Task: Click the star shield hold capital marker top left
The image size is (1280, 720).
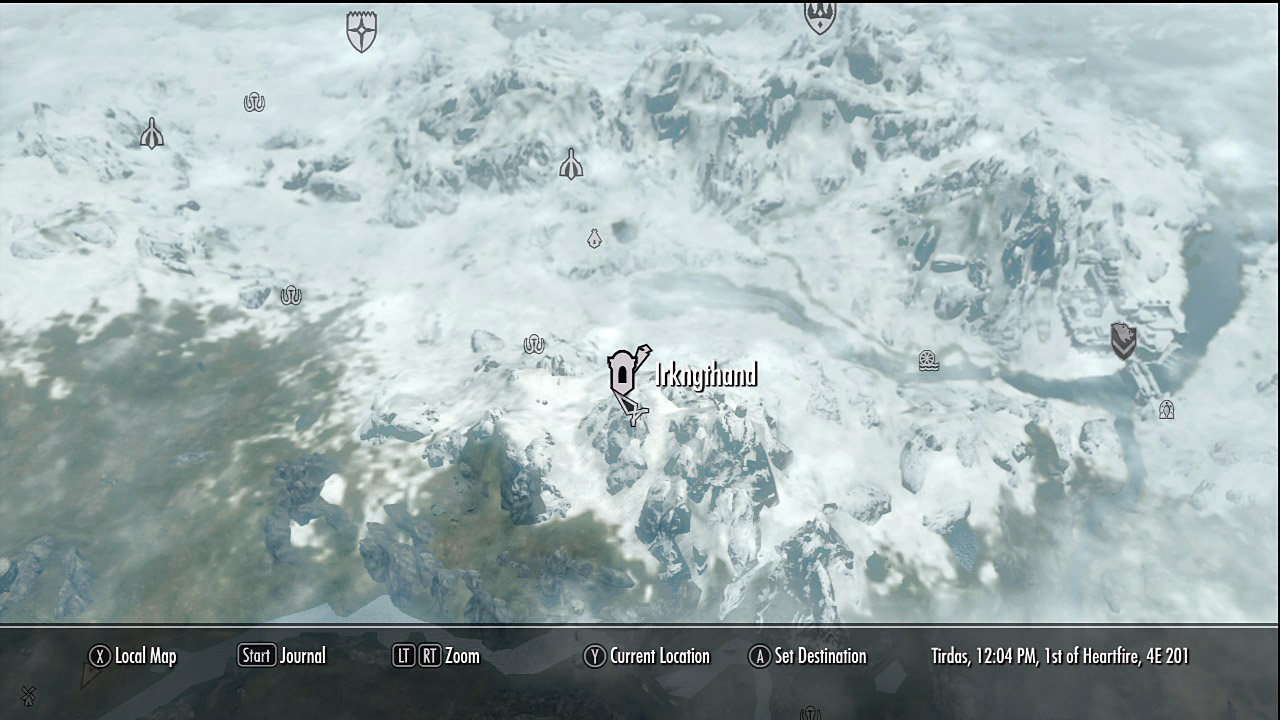Action: (360, 30)
